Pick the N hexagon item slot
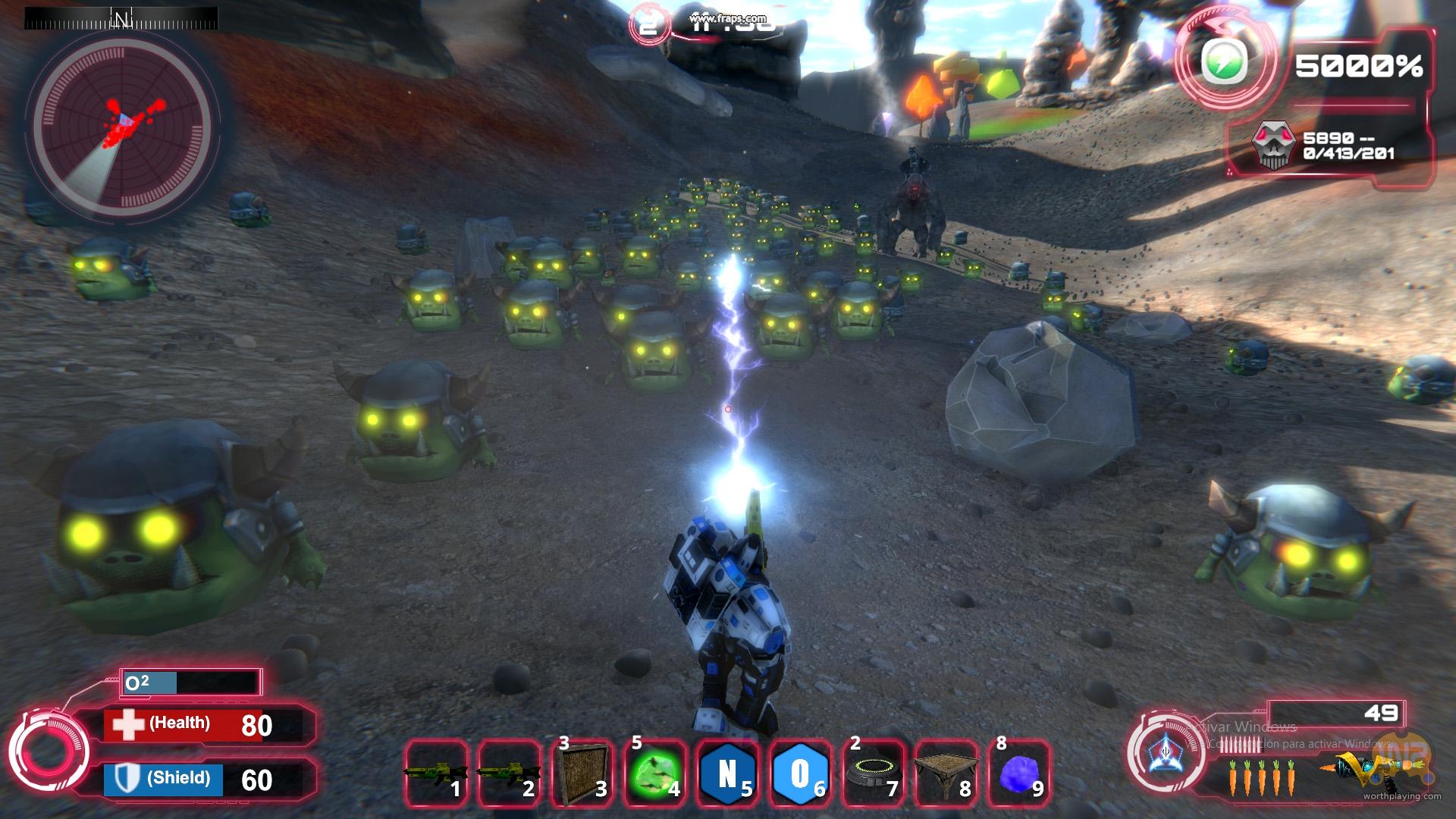 click(x=727, y=773)
